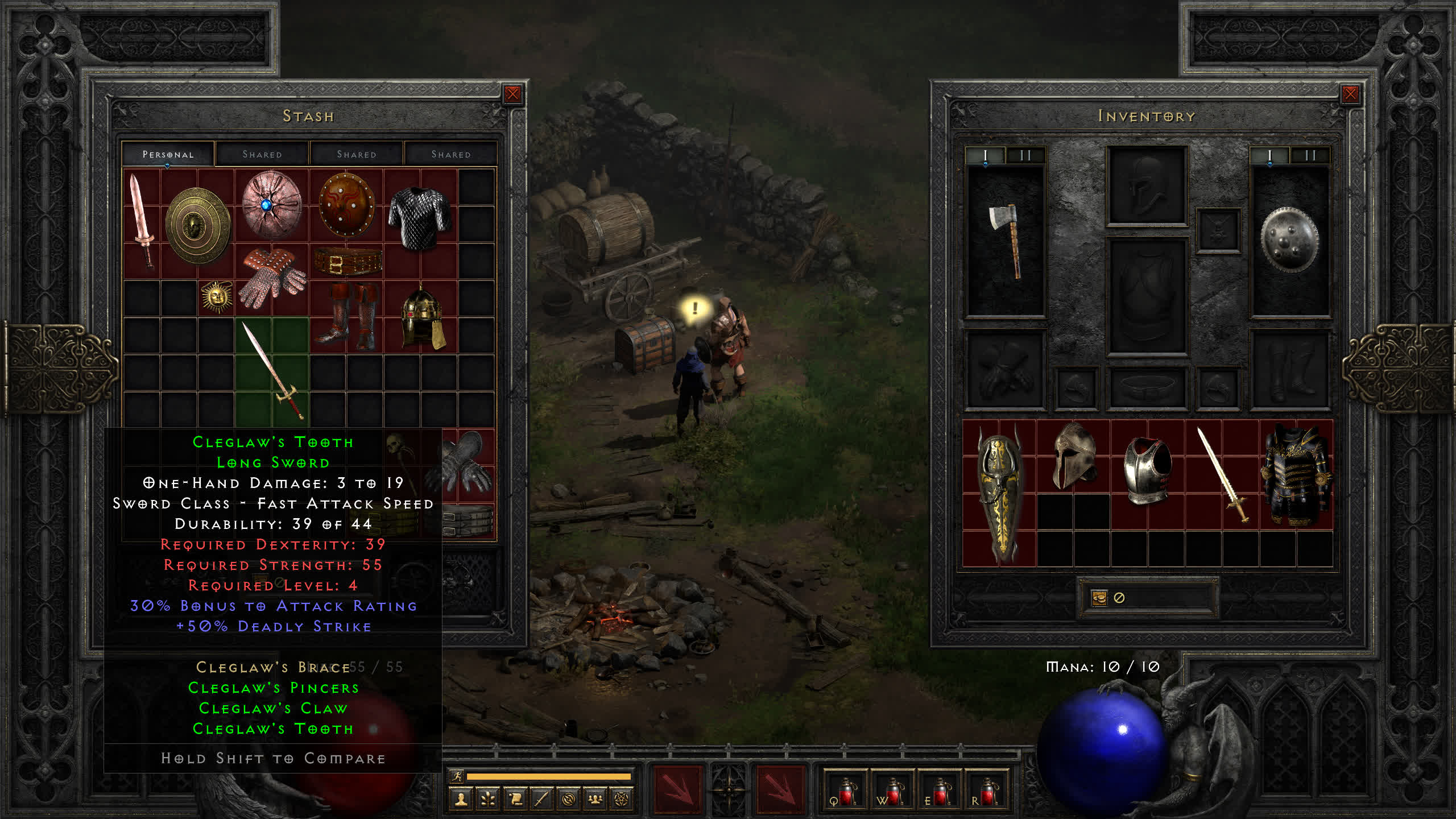Pick up the golden sun amulet

[217, 296]
